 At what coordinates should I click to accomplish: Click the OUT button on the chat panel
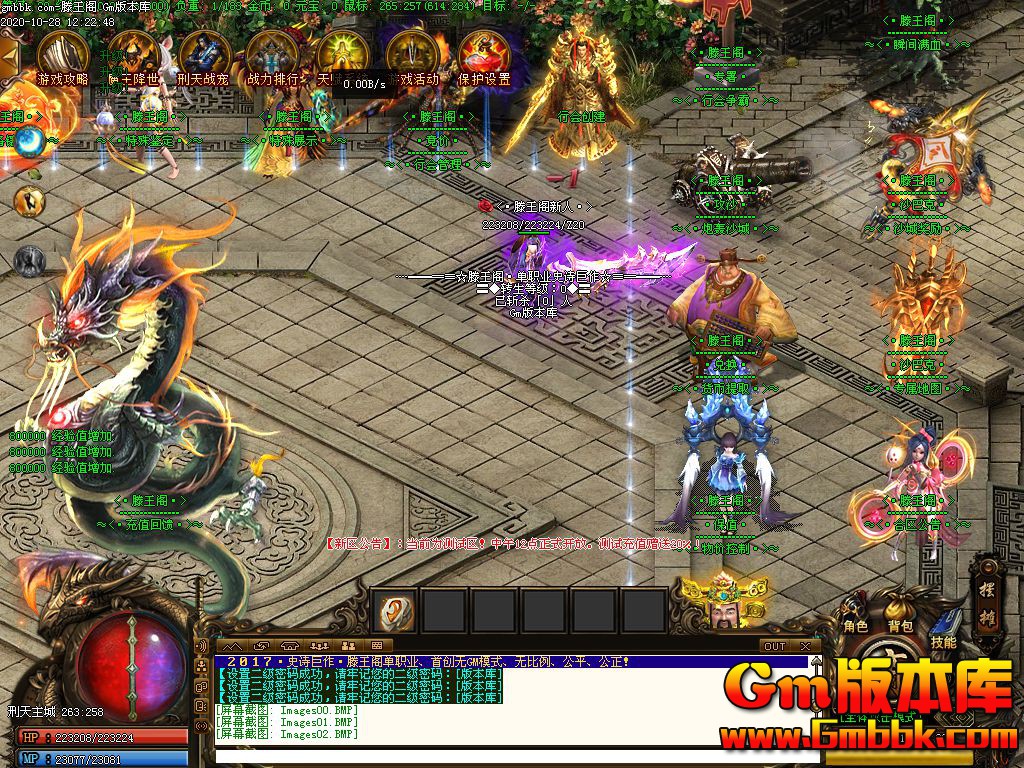point(775,646)
